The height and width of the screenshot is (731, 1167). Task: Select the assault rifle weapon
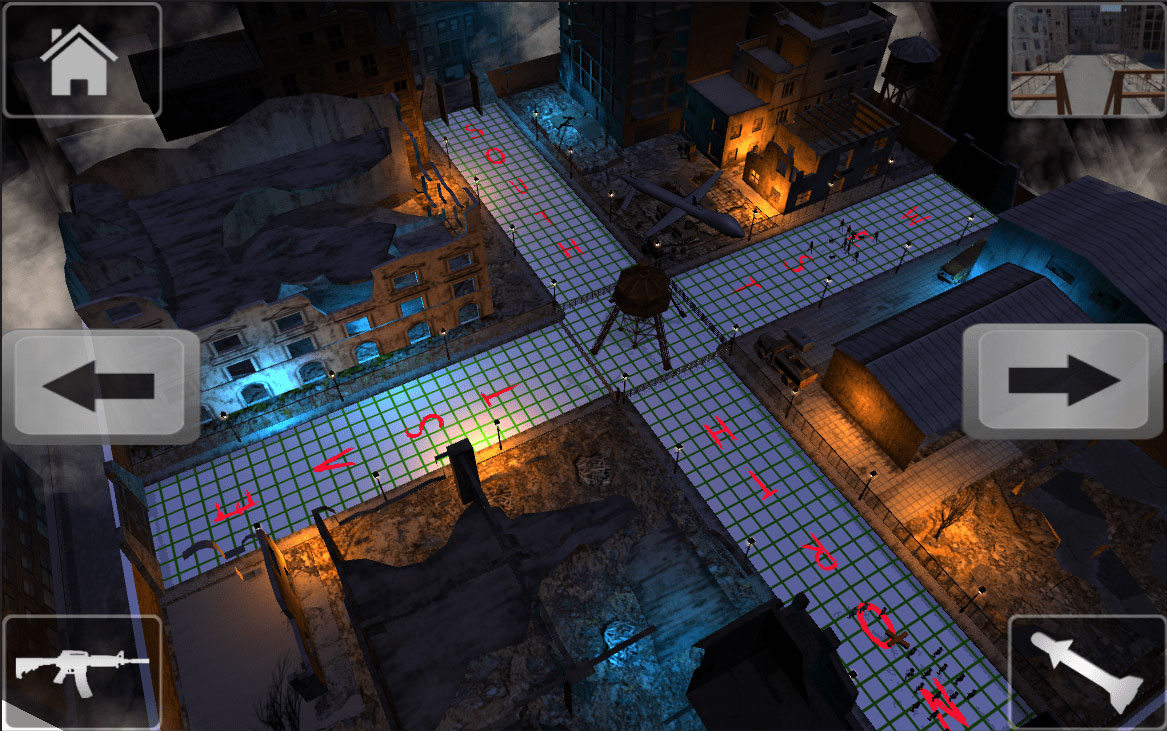coord(81,670)
